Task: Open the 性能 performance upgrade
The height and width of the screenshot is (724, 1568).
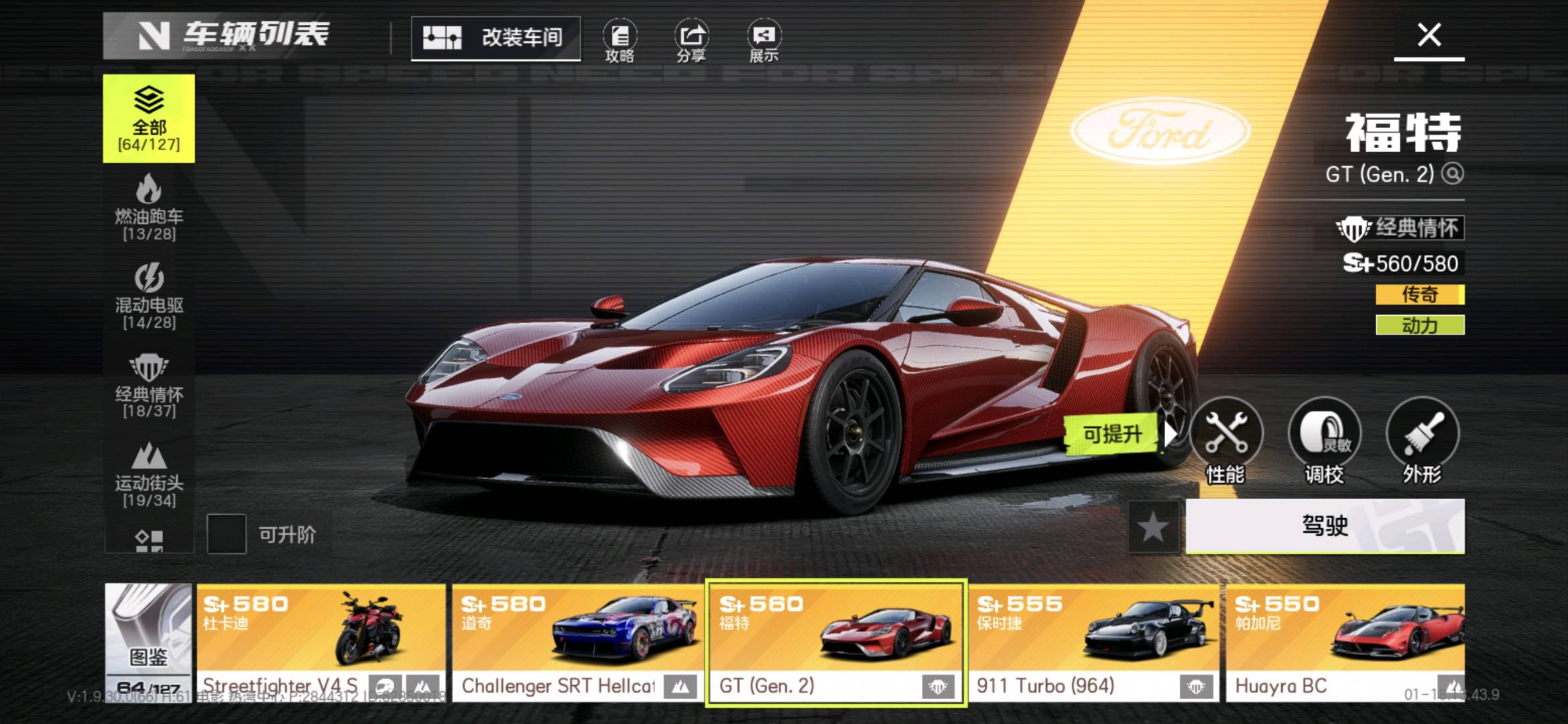Action: point(1225,440)
